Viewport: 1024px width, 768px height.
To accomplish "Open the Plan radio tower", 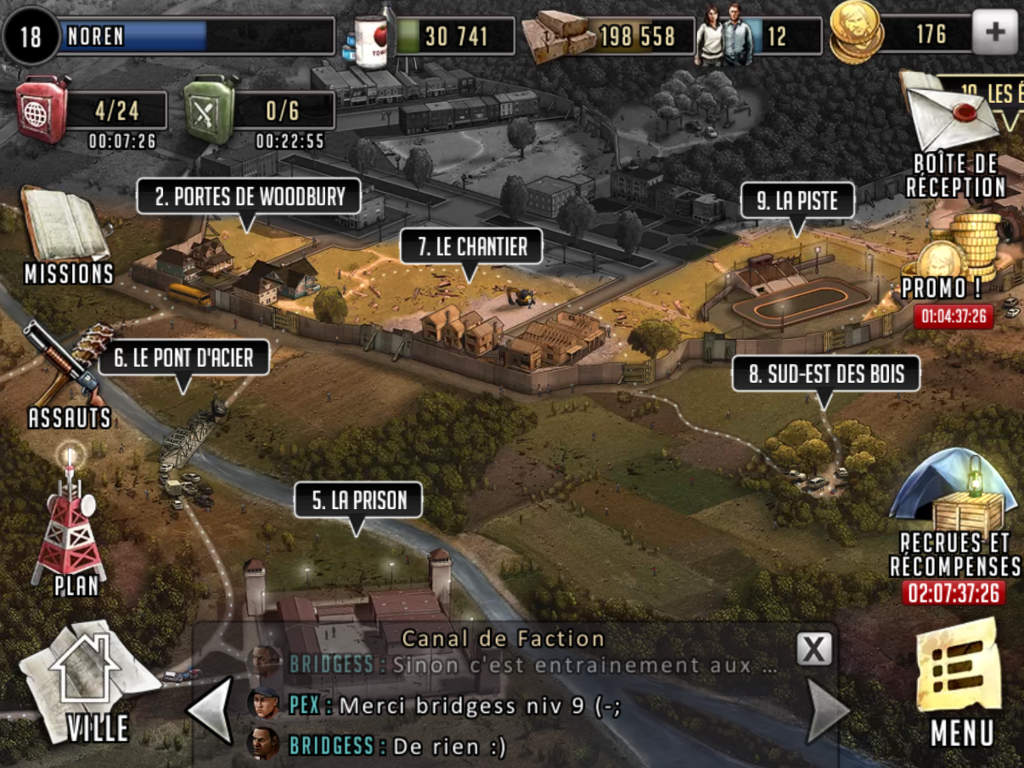I will pos(70,521).
